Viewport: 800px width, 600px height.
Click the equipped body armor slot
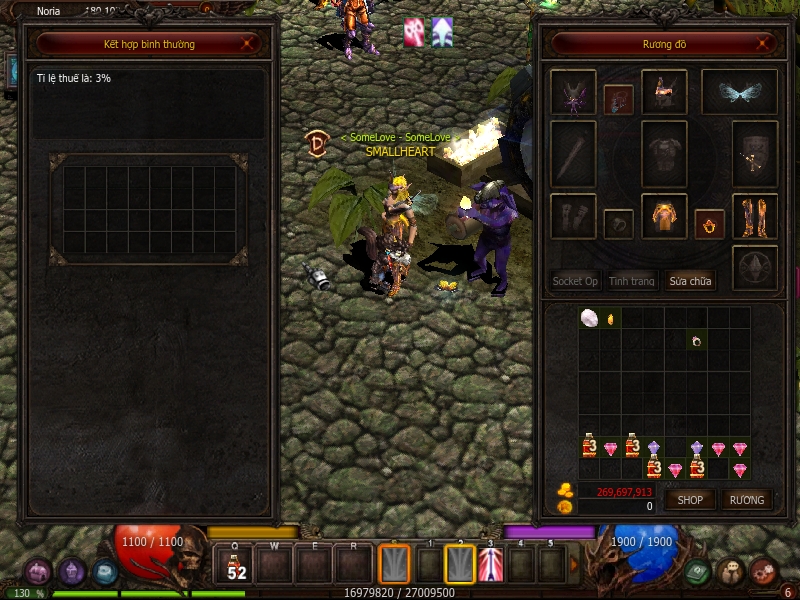[x=663, y=153]
